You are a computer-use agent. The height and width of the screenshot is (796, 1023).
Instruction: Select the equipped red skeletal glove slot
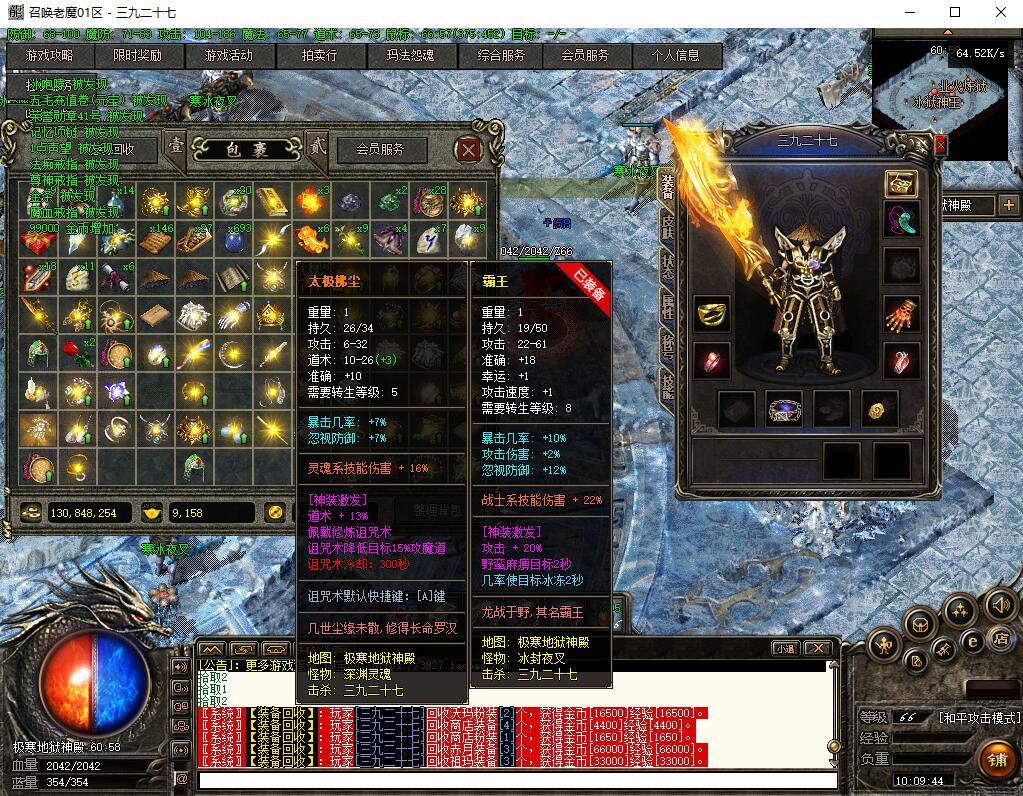click(902, 314)
